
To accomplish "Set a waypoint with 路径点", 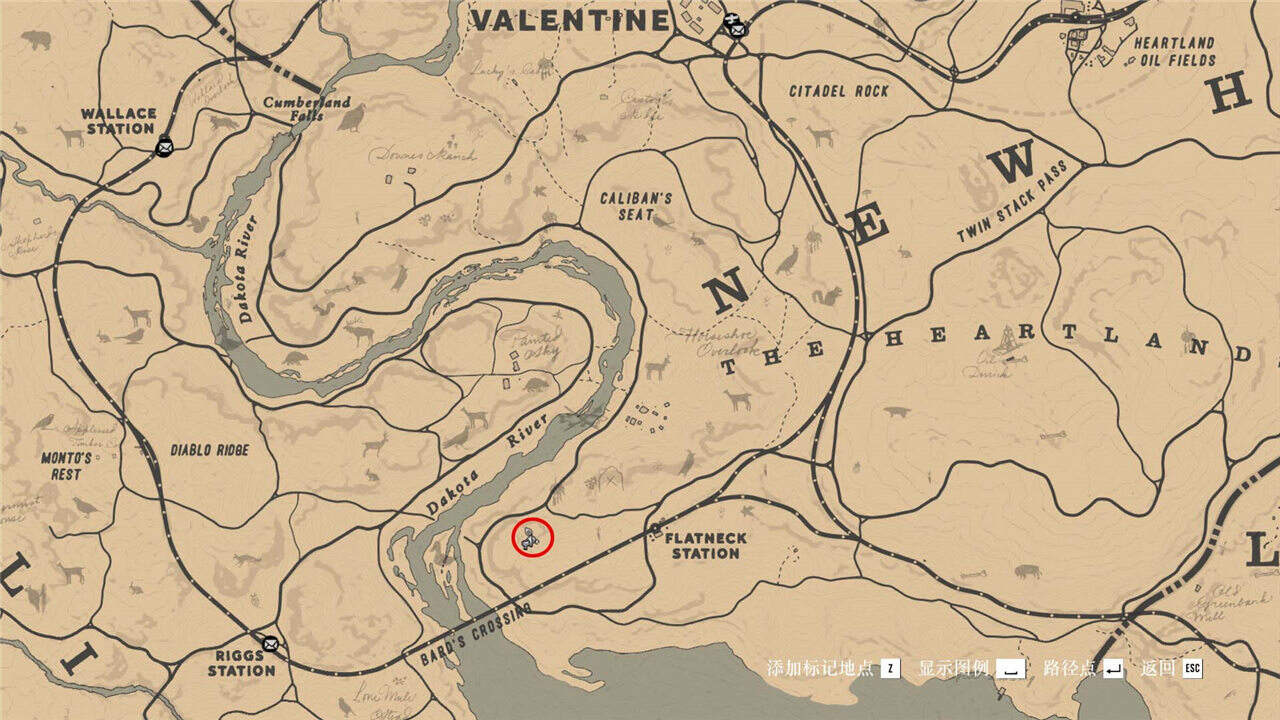I will [1082, 668].
